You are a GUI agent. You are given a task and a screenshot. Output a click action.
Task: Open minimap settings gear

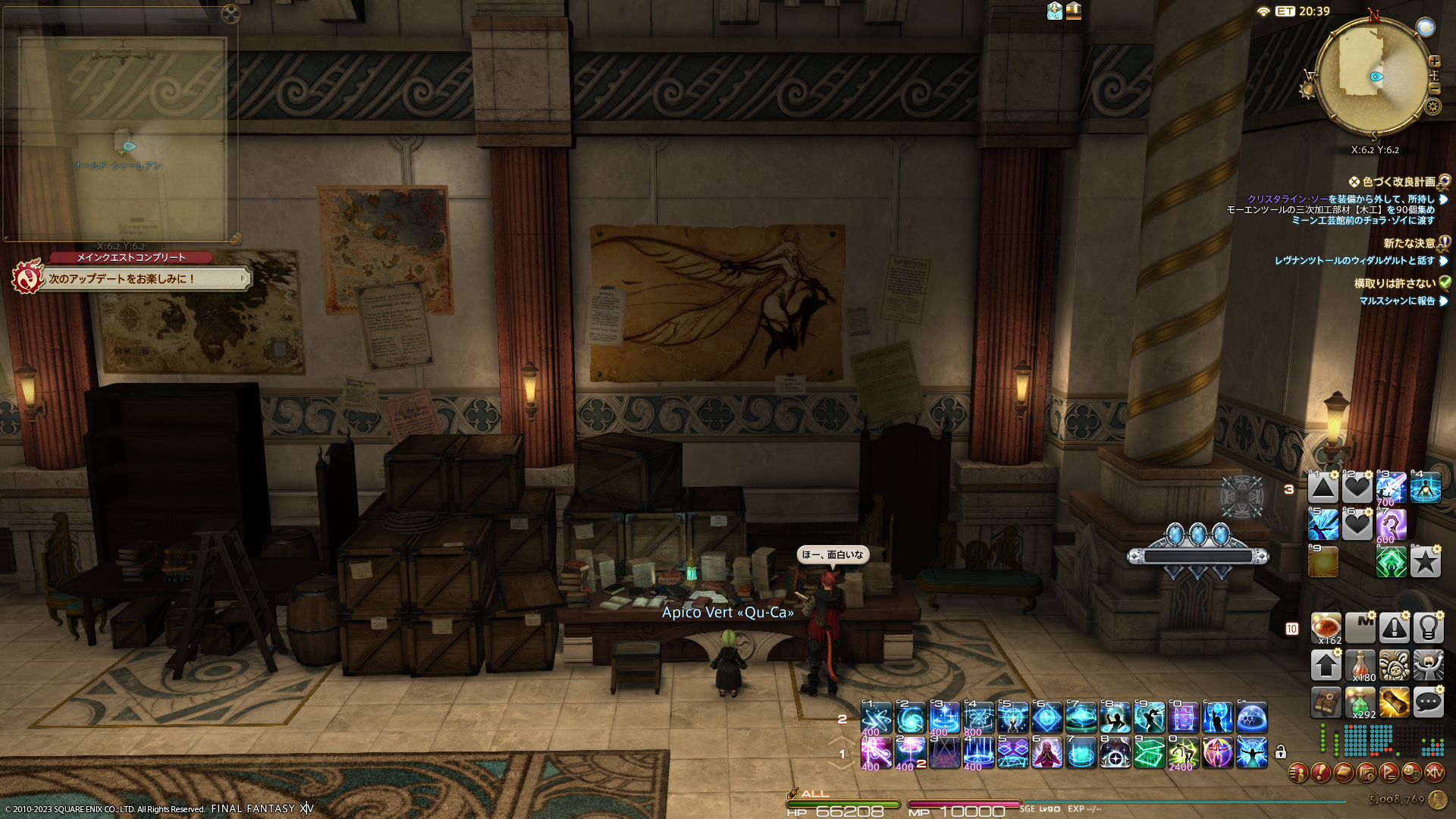pos(1432,106)
